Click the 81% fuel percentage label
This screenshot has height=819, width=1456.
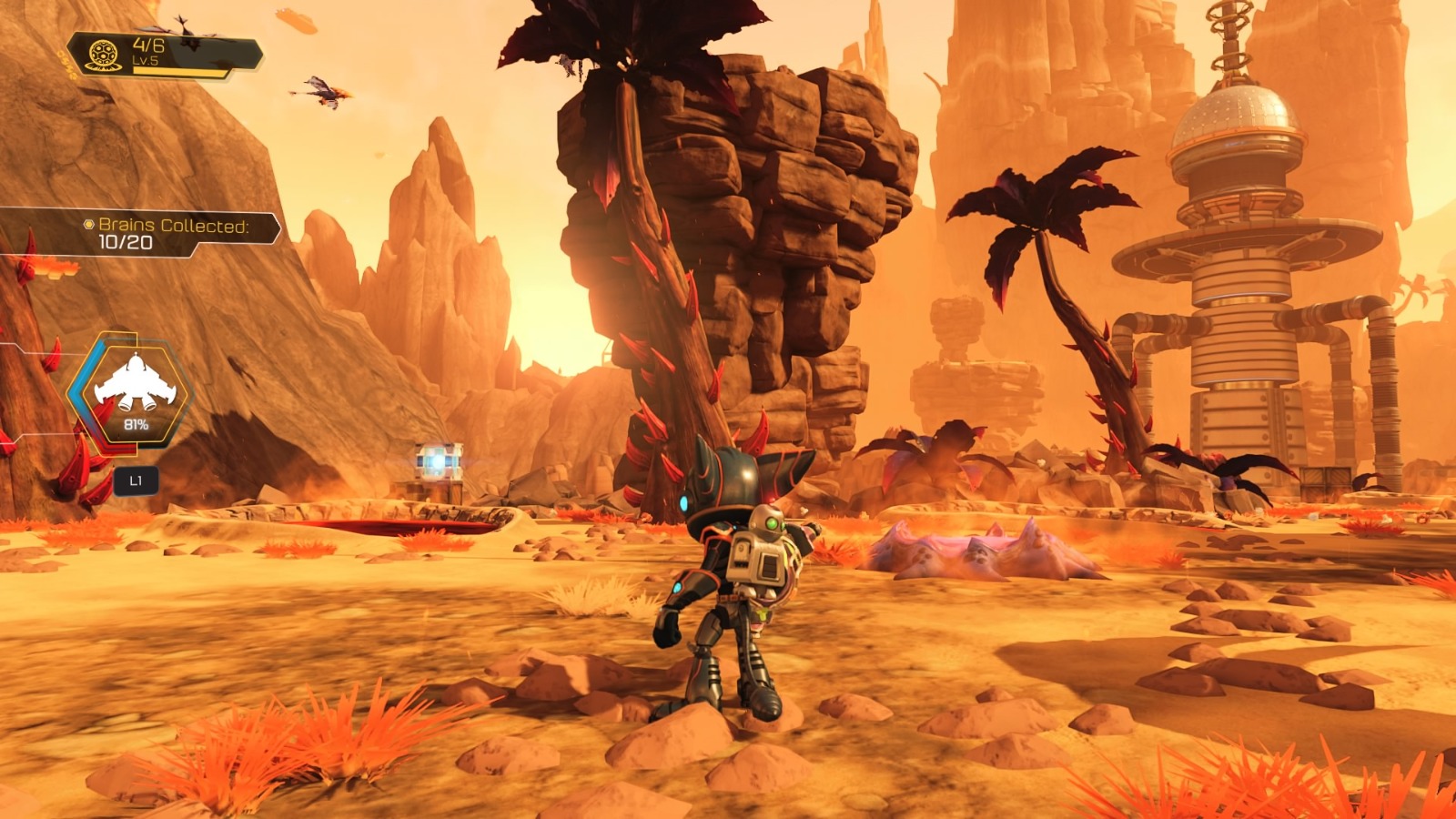(x=136, y=423)
